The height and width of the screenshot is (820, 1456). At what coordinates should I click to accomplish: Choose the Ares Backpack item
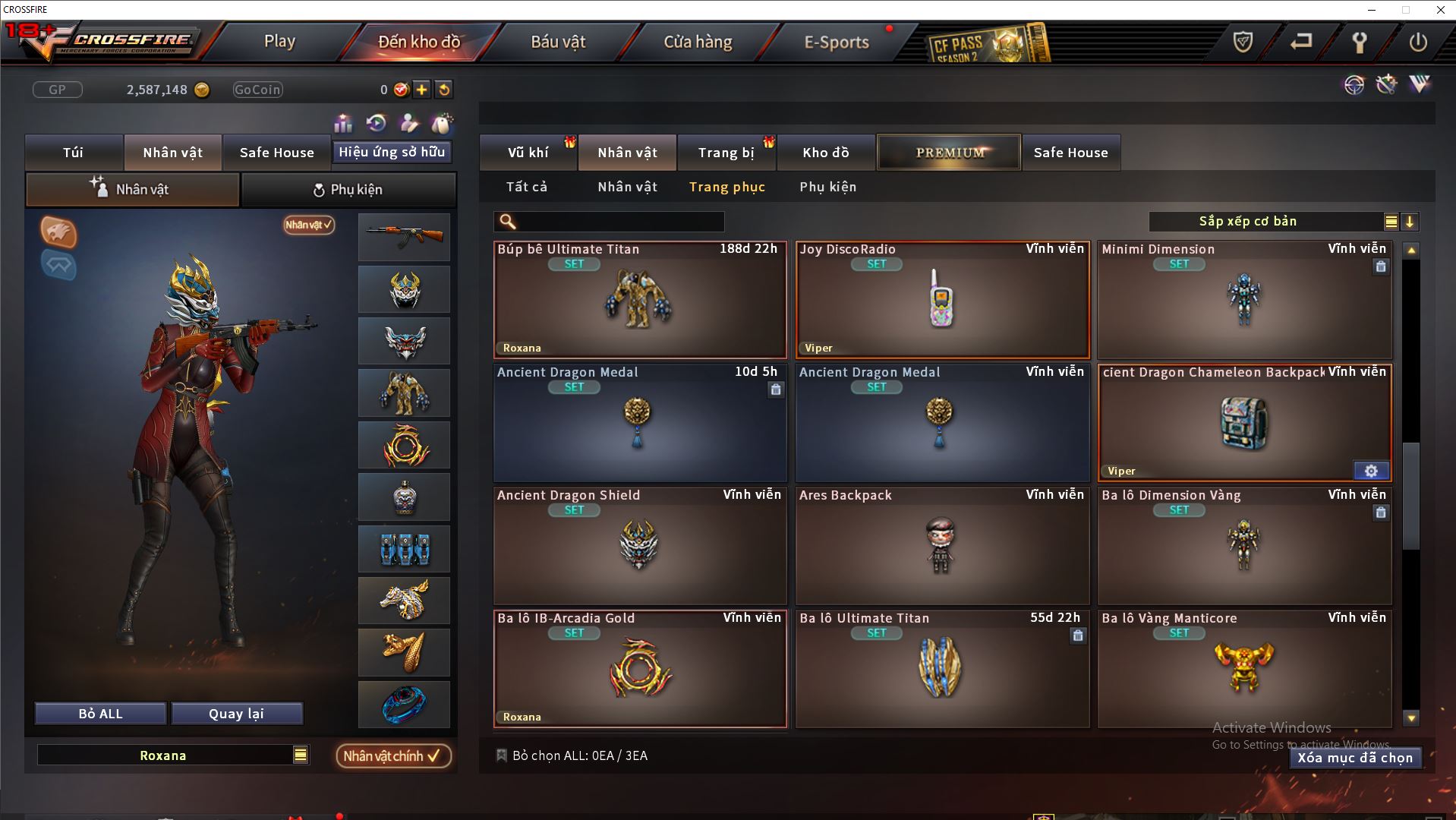pyautogui.click(x=941, y=547)
